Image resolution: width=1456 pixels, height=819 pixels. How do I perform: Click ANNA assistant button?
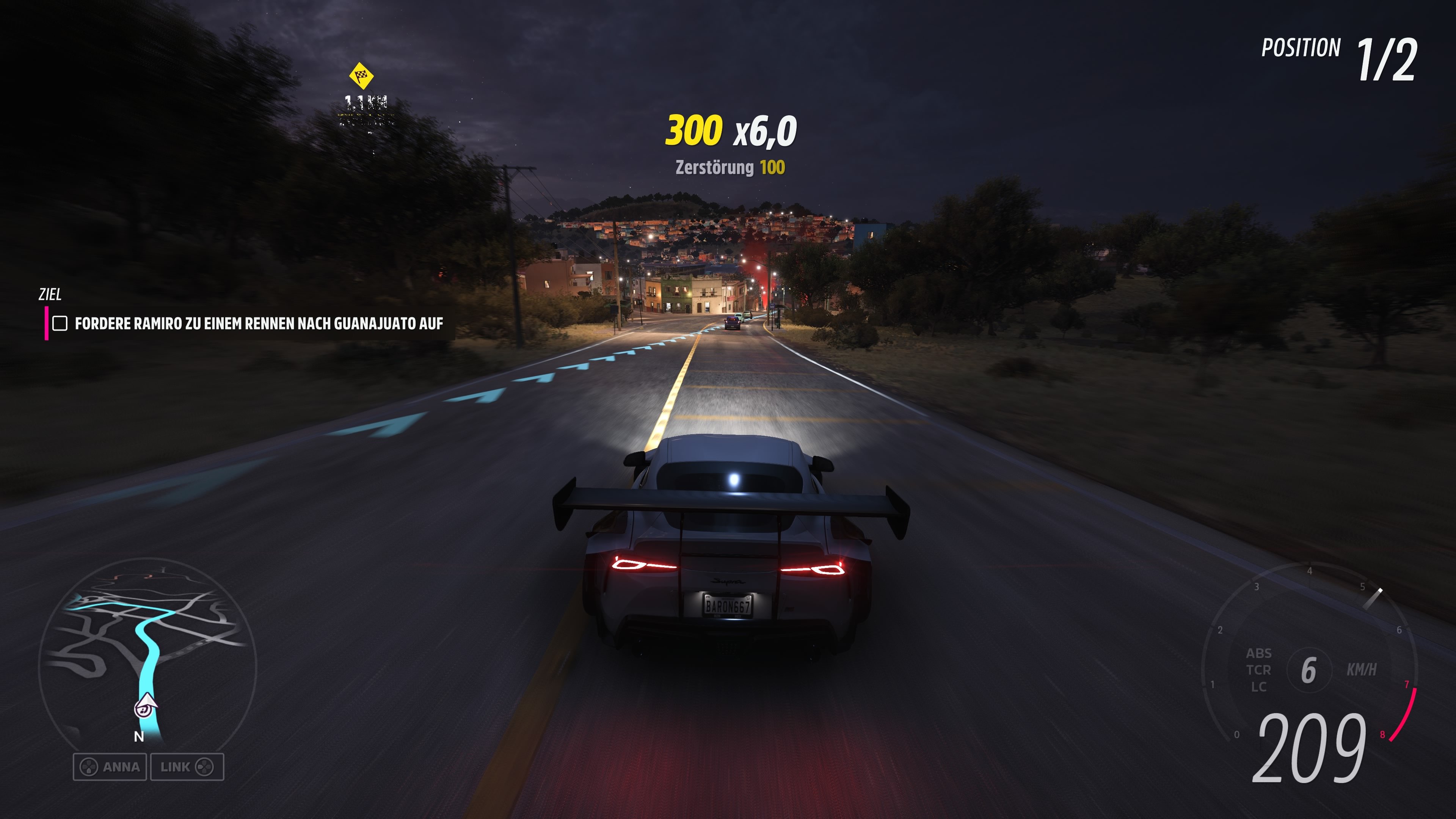pos(111,767)
